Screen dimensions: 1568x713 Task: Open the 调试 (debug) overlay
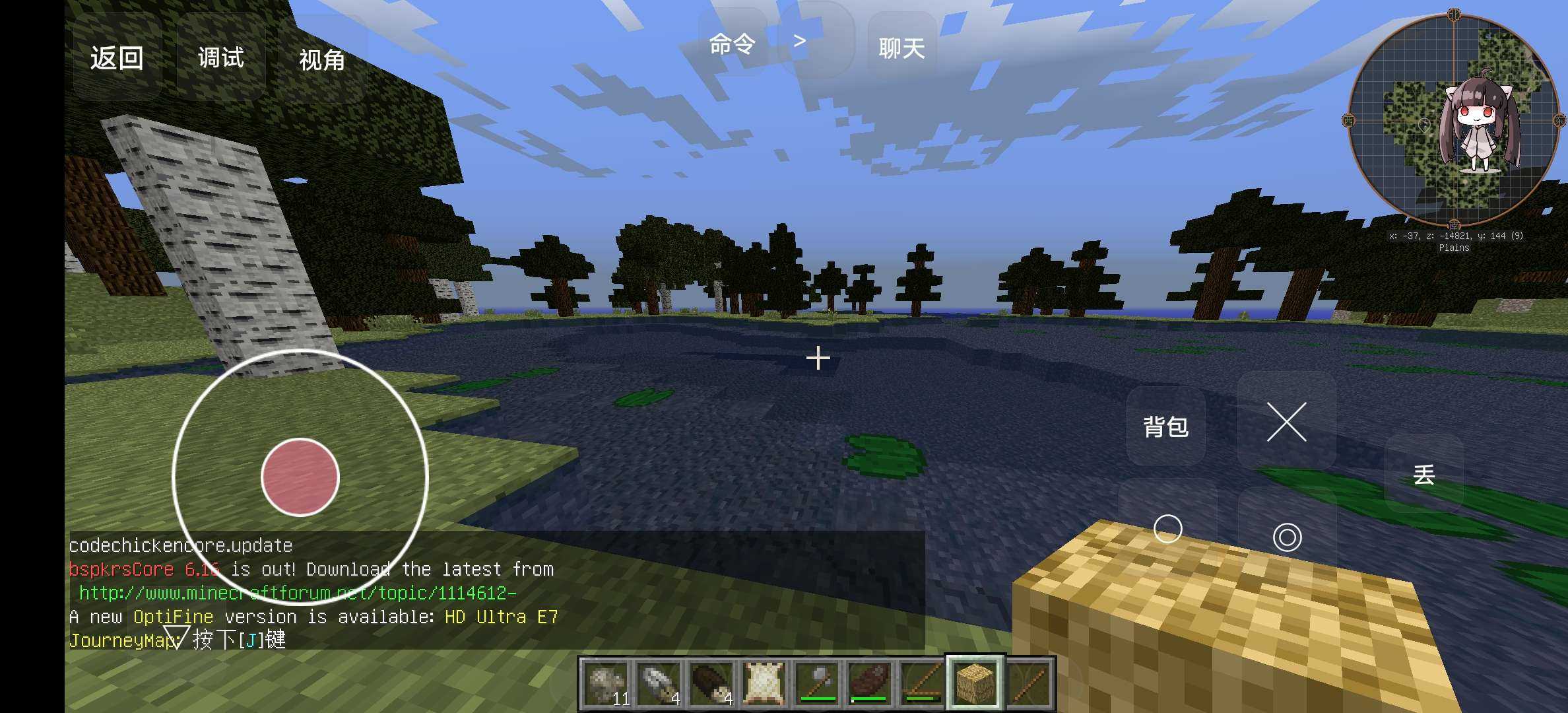221,58
